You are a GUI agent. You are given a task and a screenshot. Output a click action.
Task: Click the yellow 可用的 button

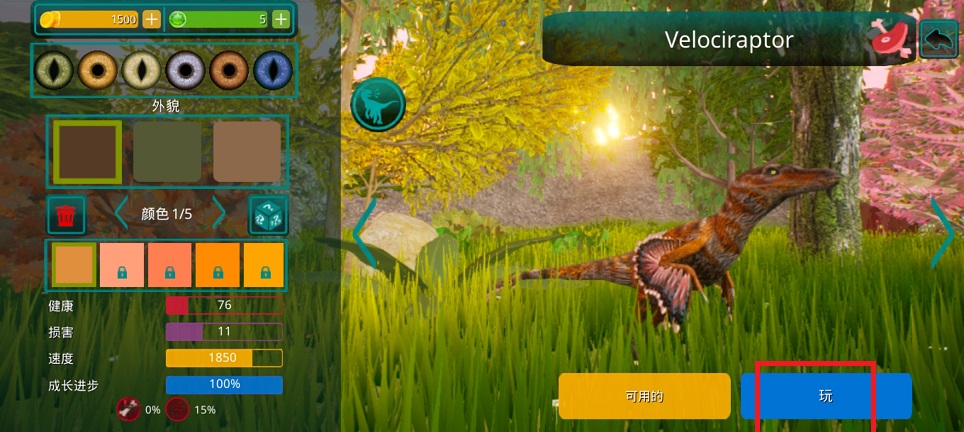pyautogui.click(x=644, y=397)
